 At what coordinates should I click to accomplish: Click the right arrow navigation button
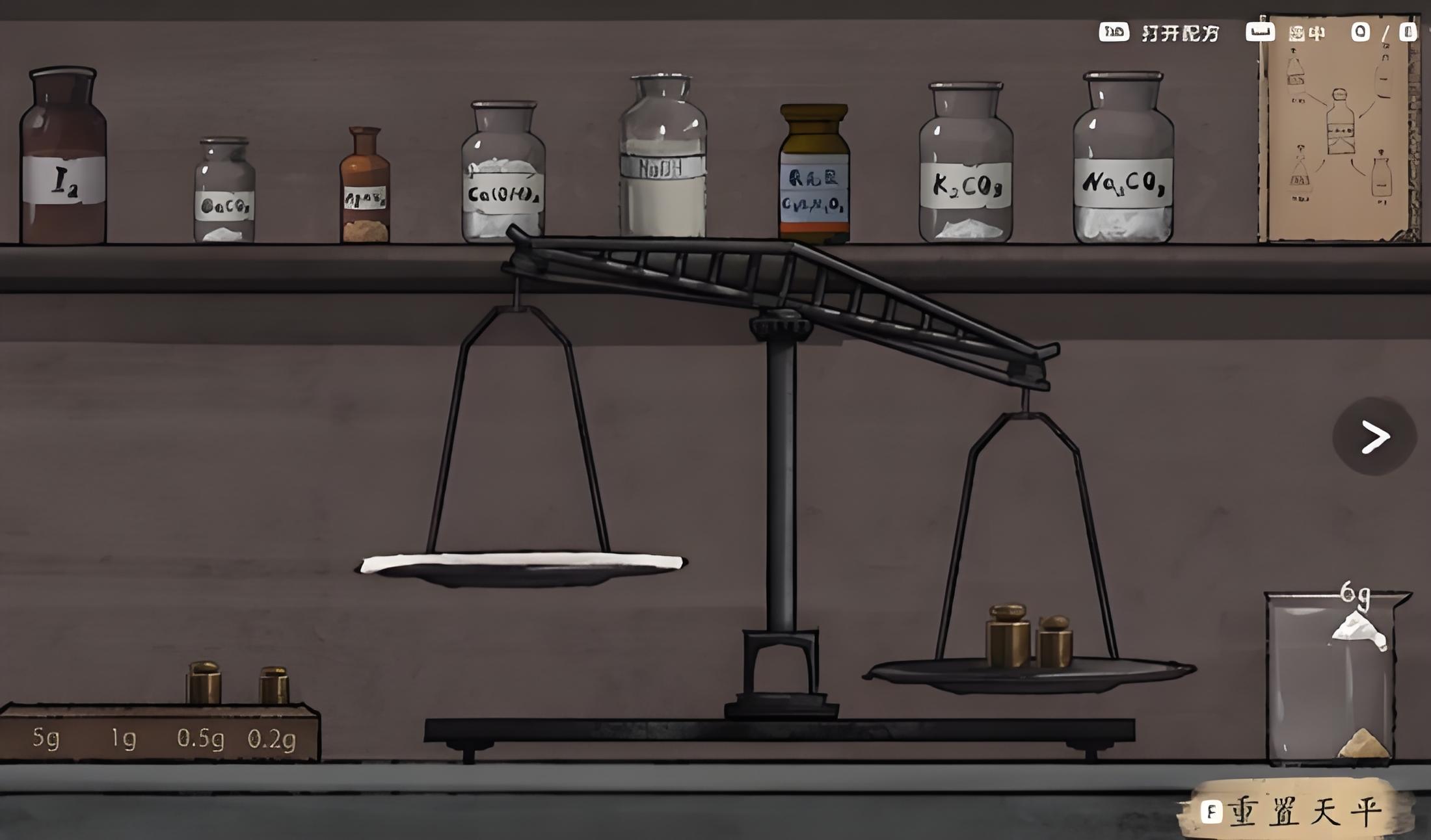point(1374,436)
